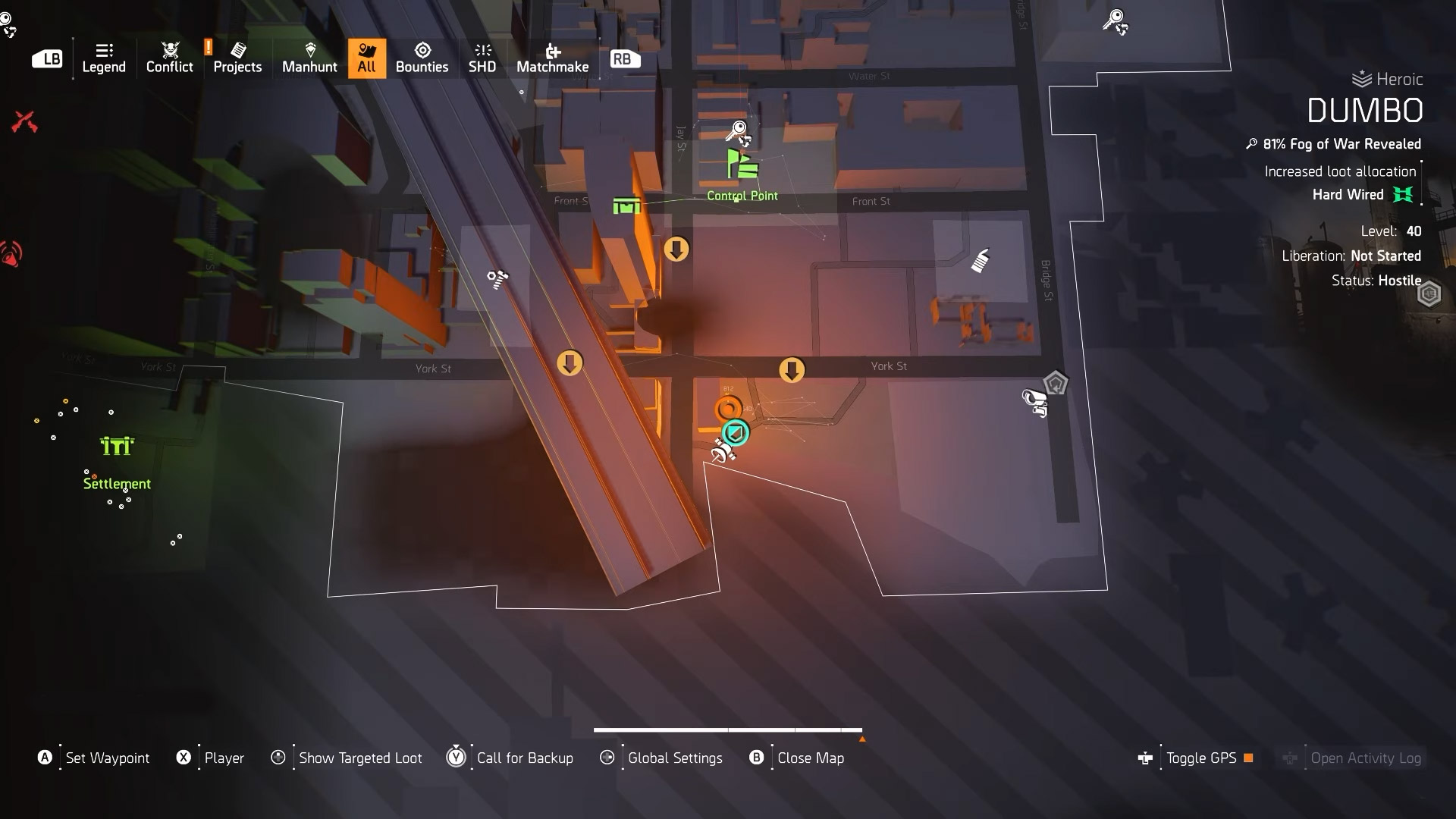Screen dimensions: 1456x819
Task: Select the green Control Point flag marker
Action: (x=742, y=165)
